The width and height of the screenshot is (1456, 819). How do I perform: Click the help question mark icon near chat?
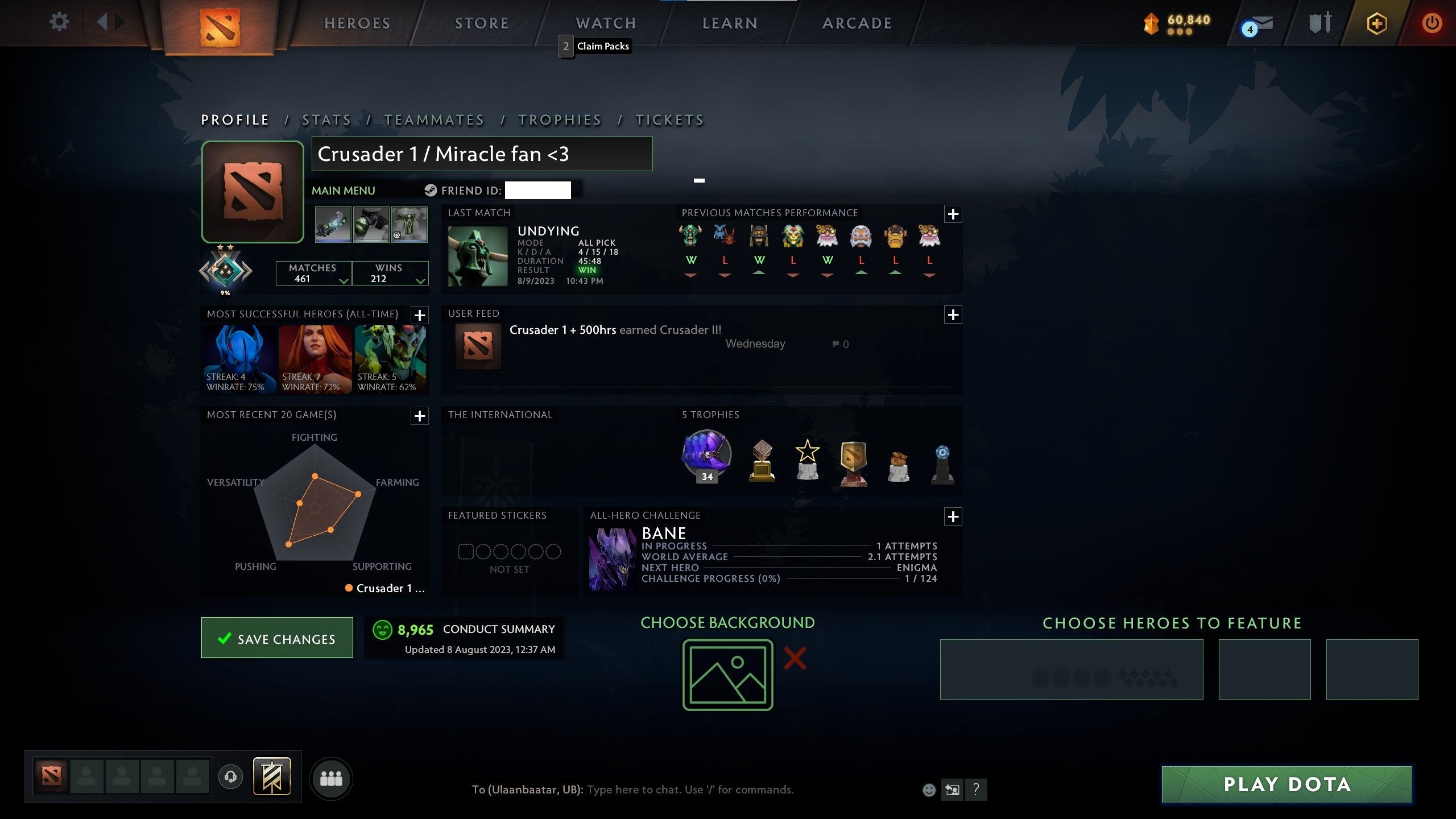(977, 790)
